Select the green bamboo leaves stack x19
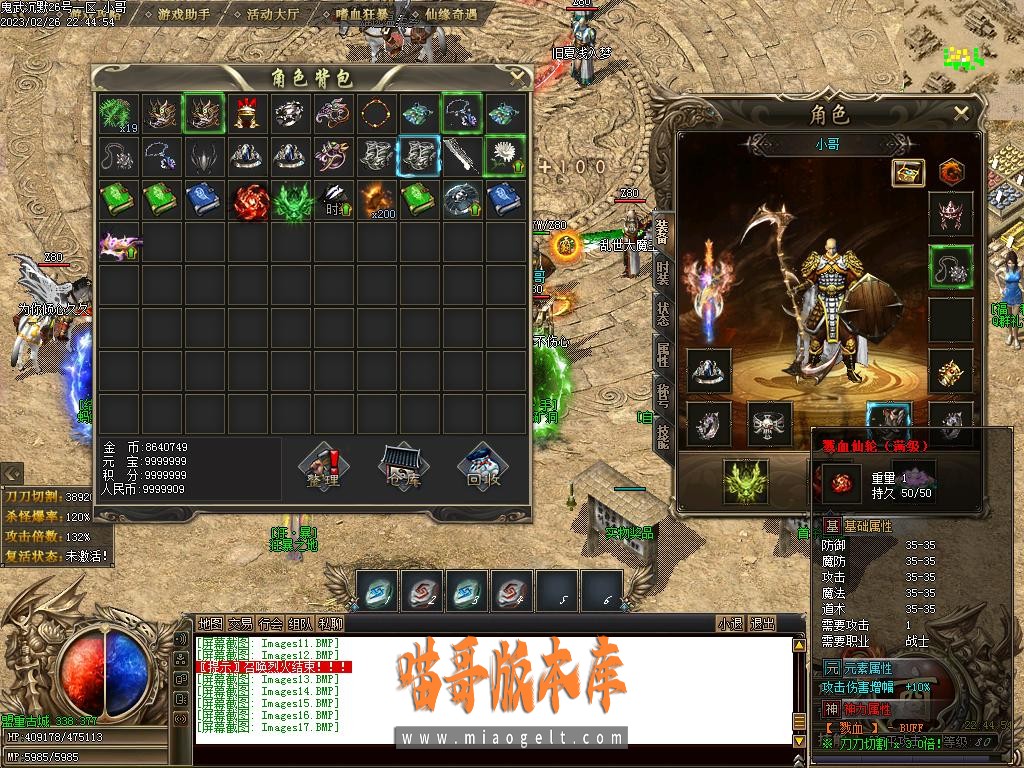This screenshot has height=768, width=1024. tap(119, 114)
